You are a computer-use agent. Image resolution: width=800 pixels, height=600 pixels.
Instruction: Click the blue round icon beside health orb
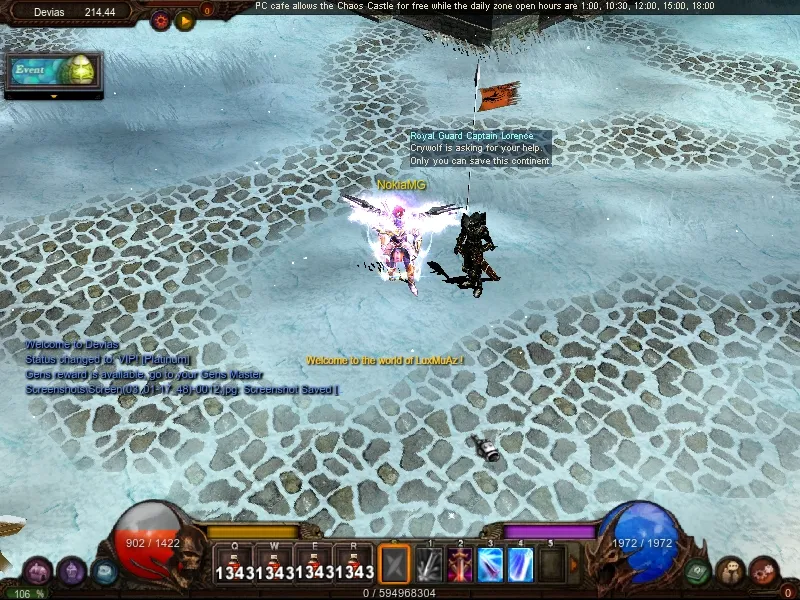(x=104, y=572)
